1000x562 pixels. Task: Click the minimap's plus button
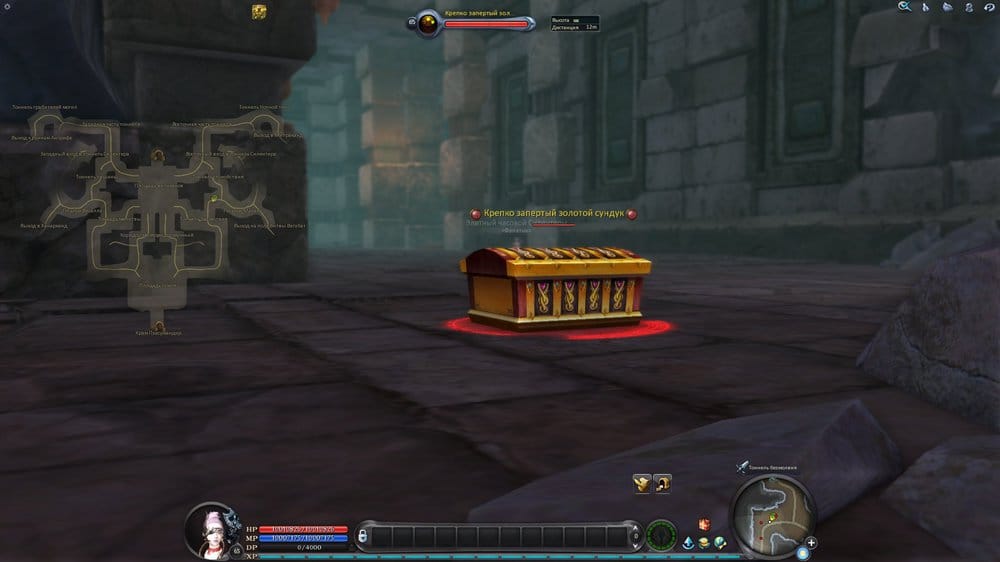coord(811,543)
